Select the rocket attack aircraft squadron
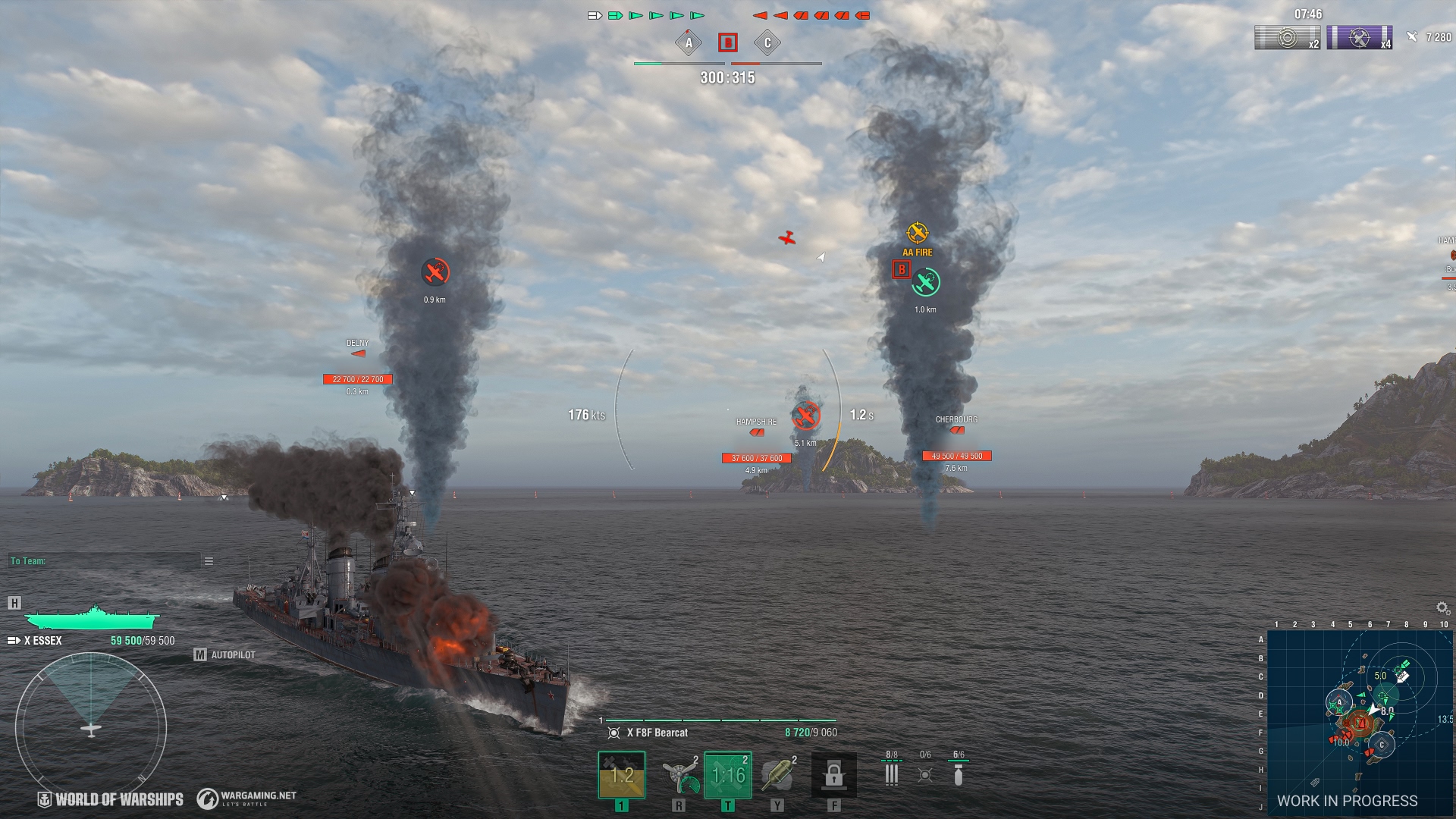Image resolution: width=1456 pixels, height=819 pixels. pos(892,774)
